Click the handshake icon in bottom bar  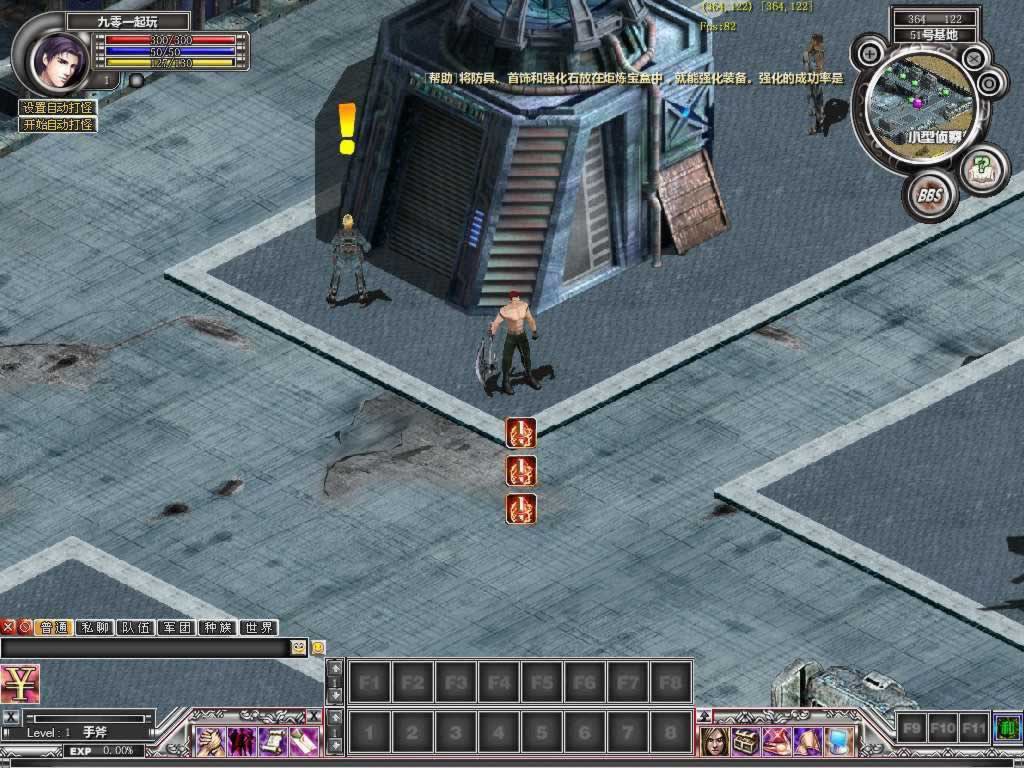[x=210, y=741]
